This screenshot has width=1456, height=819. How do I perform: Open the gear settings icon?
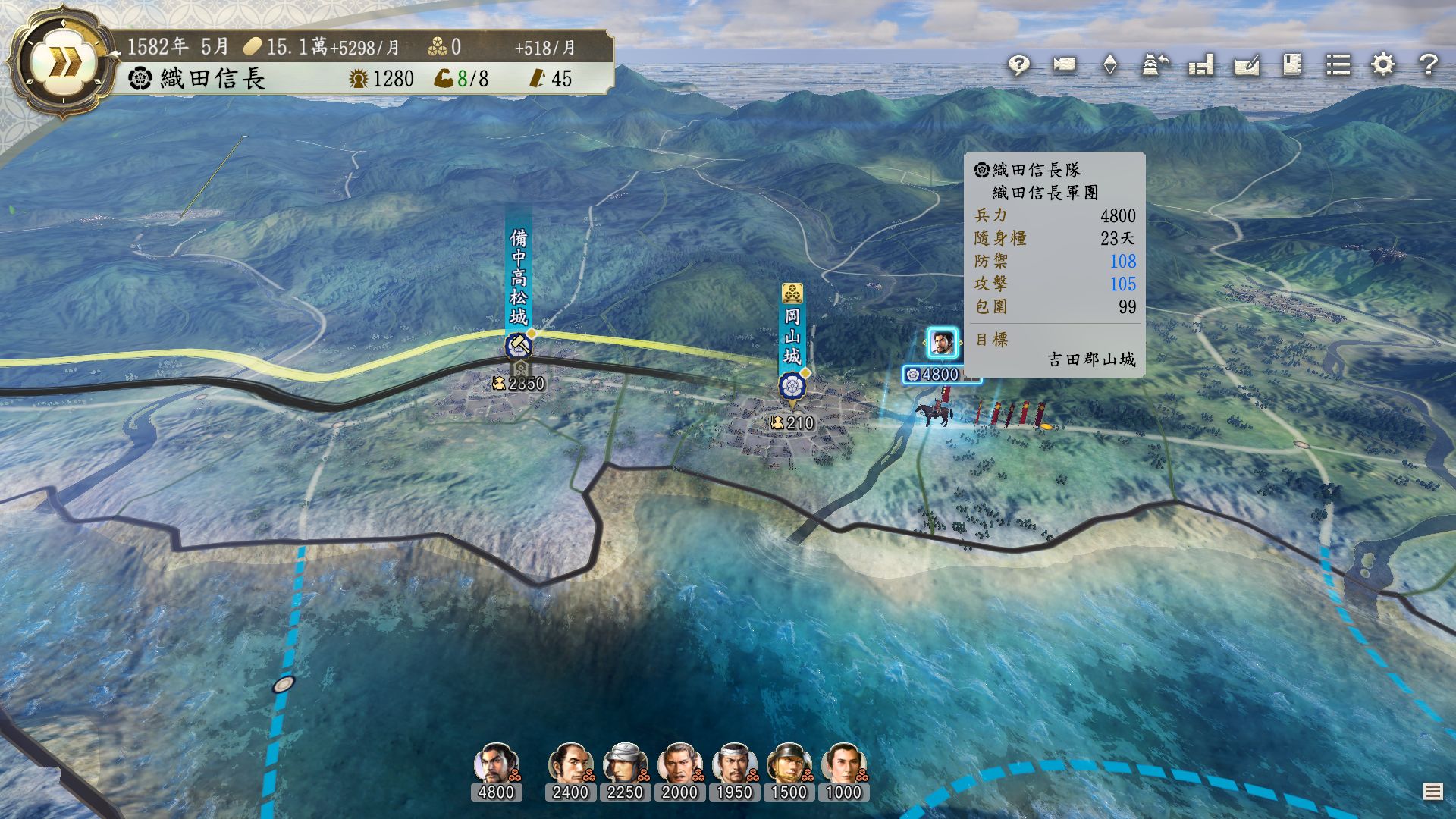(1383, 65)
